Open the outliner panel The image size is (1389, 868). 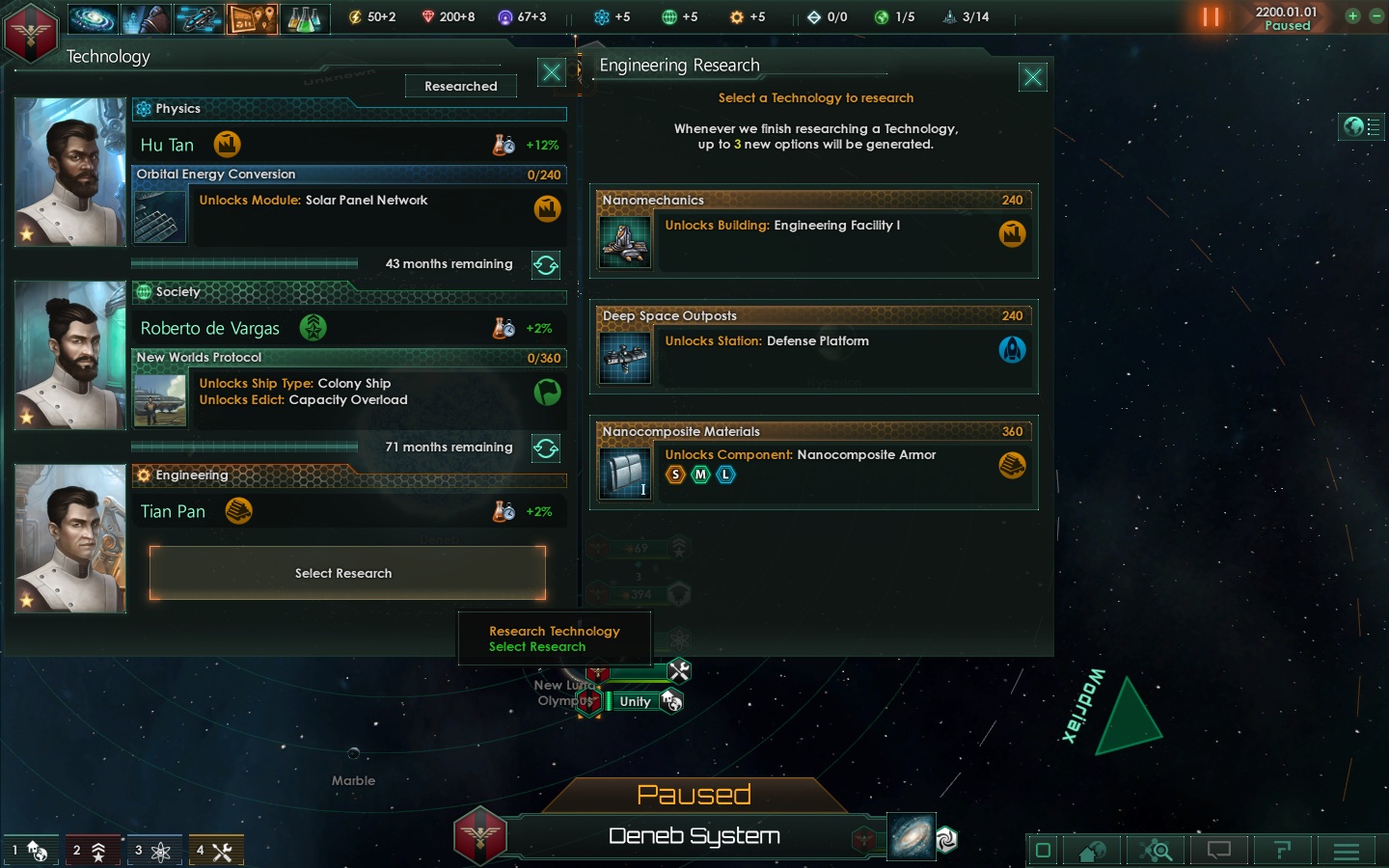1362,126
